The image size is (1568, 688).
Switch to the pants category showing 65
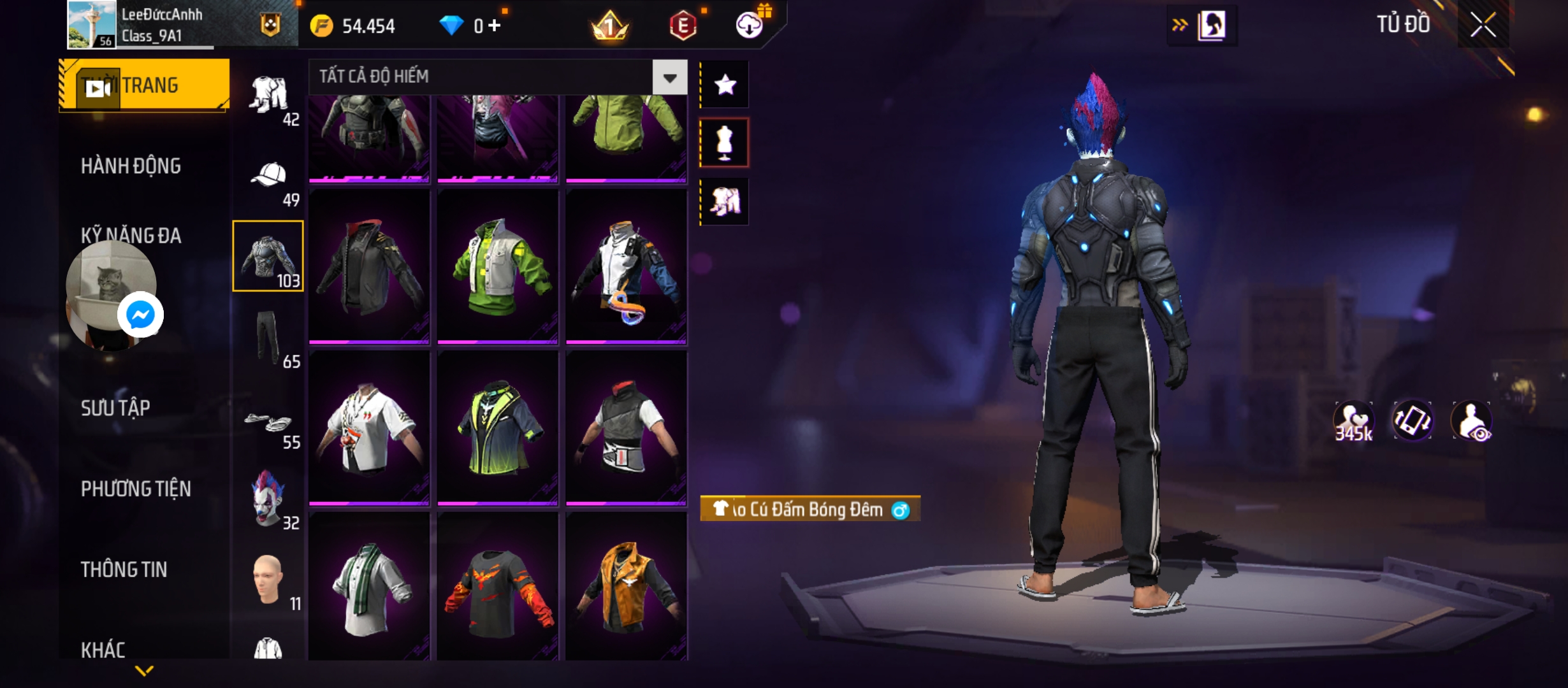tap(269, 338)
